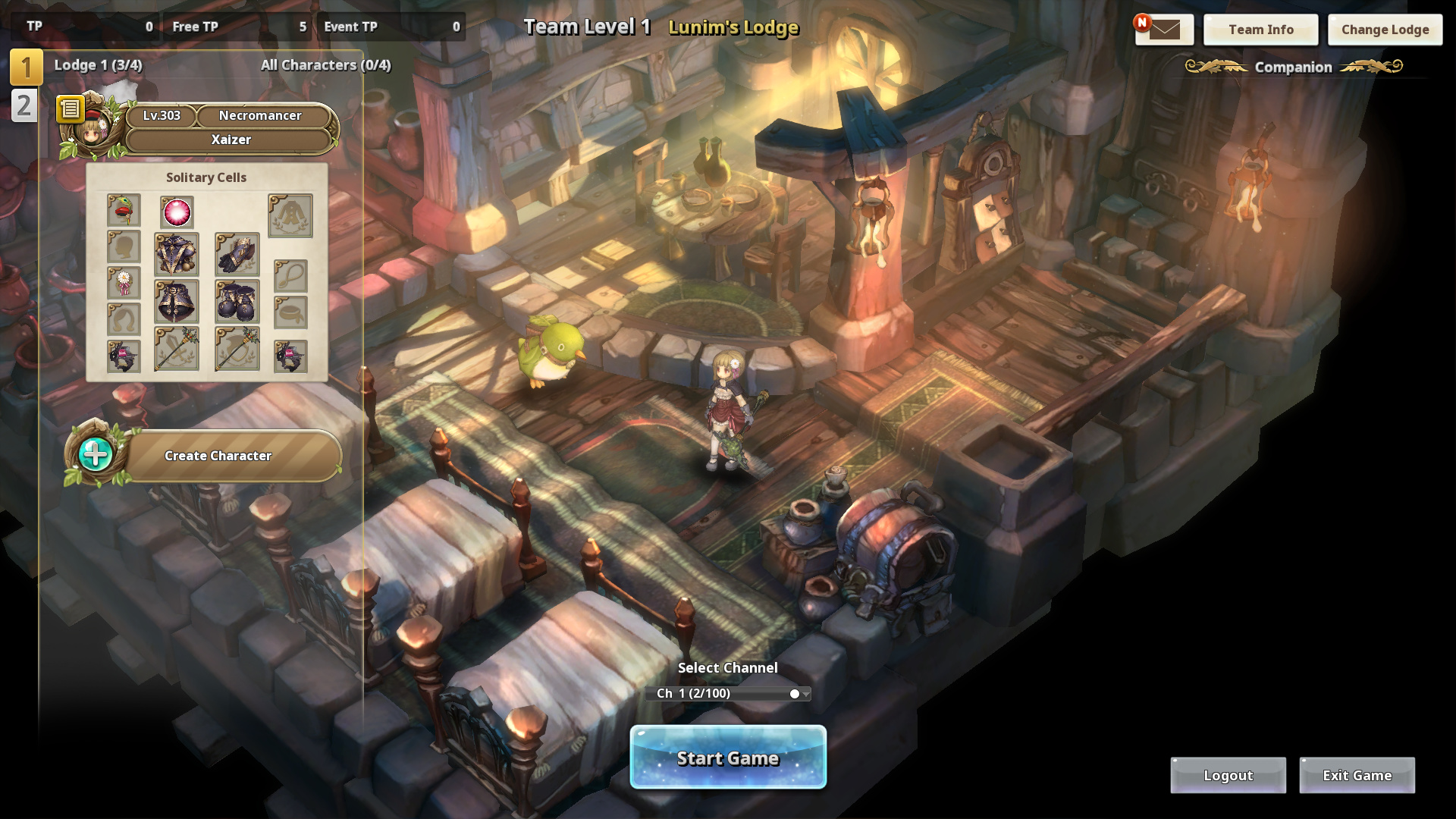This screenshot has width=1456, height=819.
Task: Exit the game
Action: [1357, 775]
